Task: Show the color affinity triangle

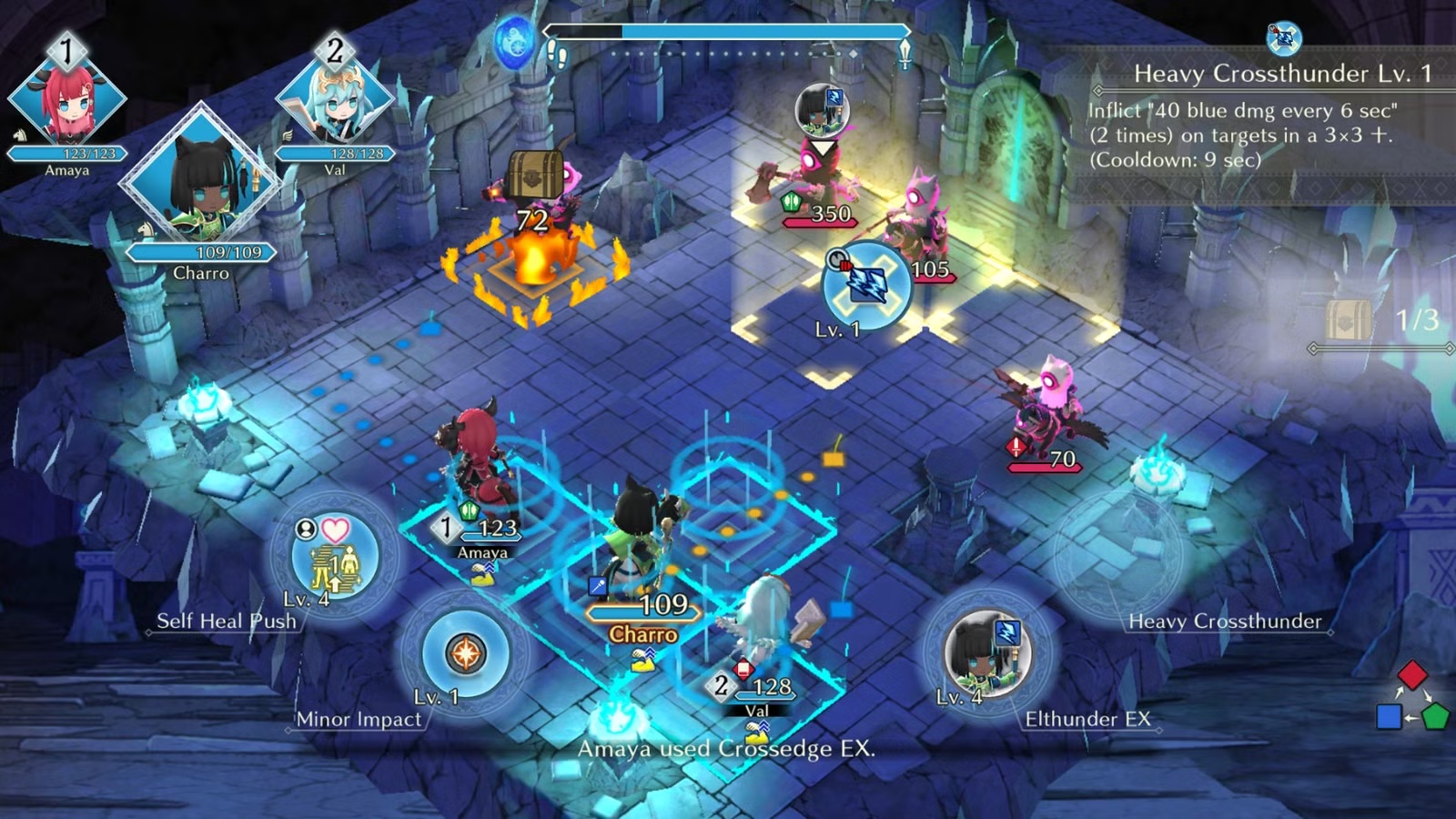Action: click(x=1411, y=698)
